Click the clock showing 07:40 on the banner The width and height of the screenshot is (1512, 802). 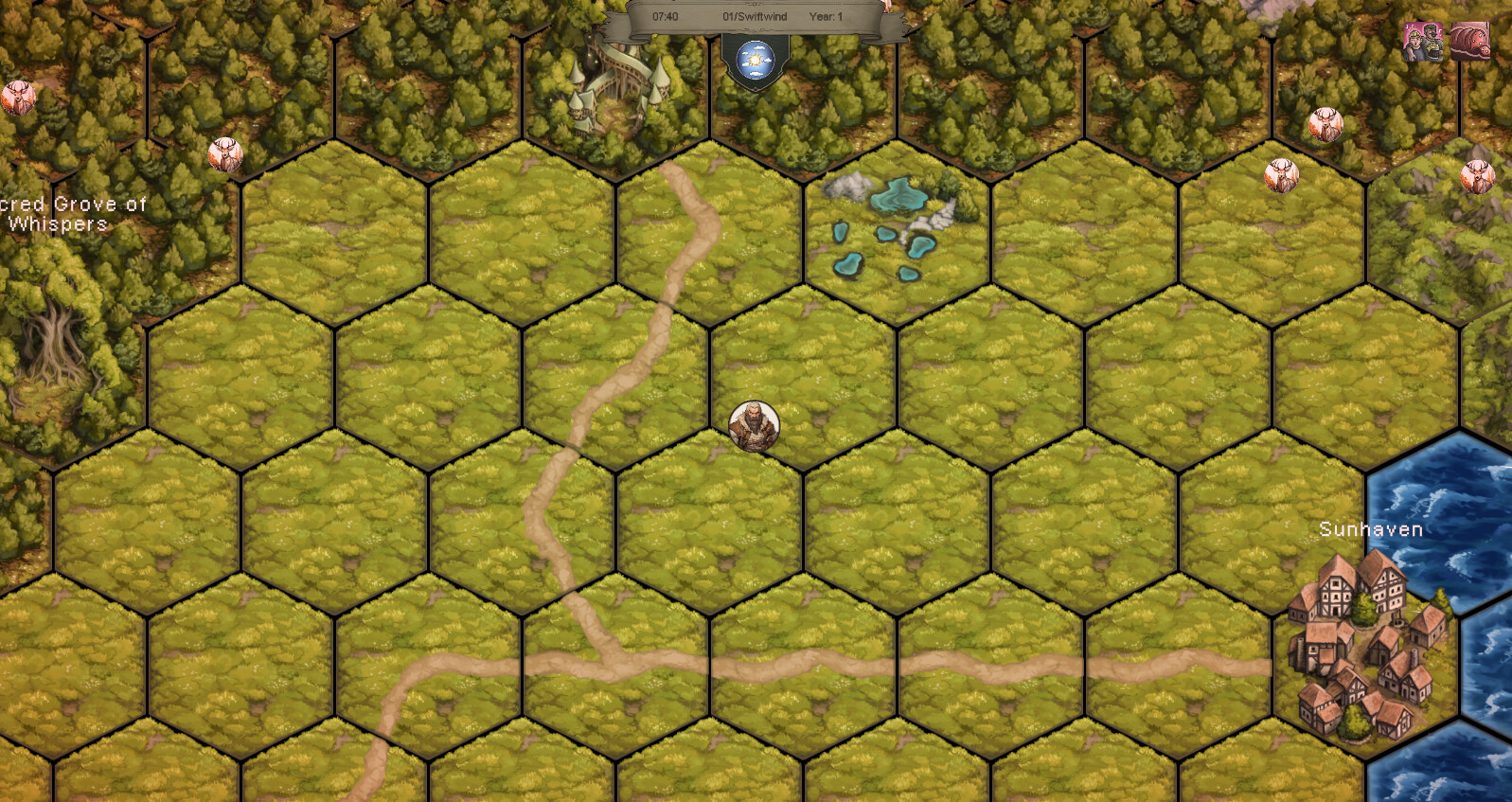coord(663,15)
